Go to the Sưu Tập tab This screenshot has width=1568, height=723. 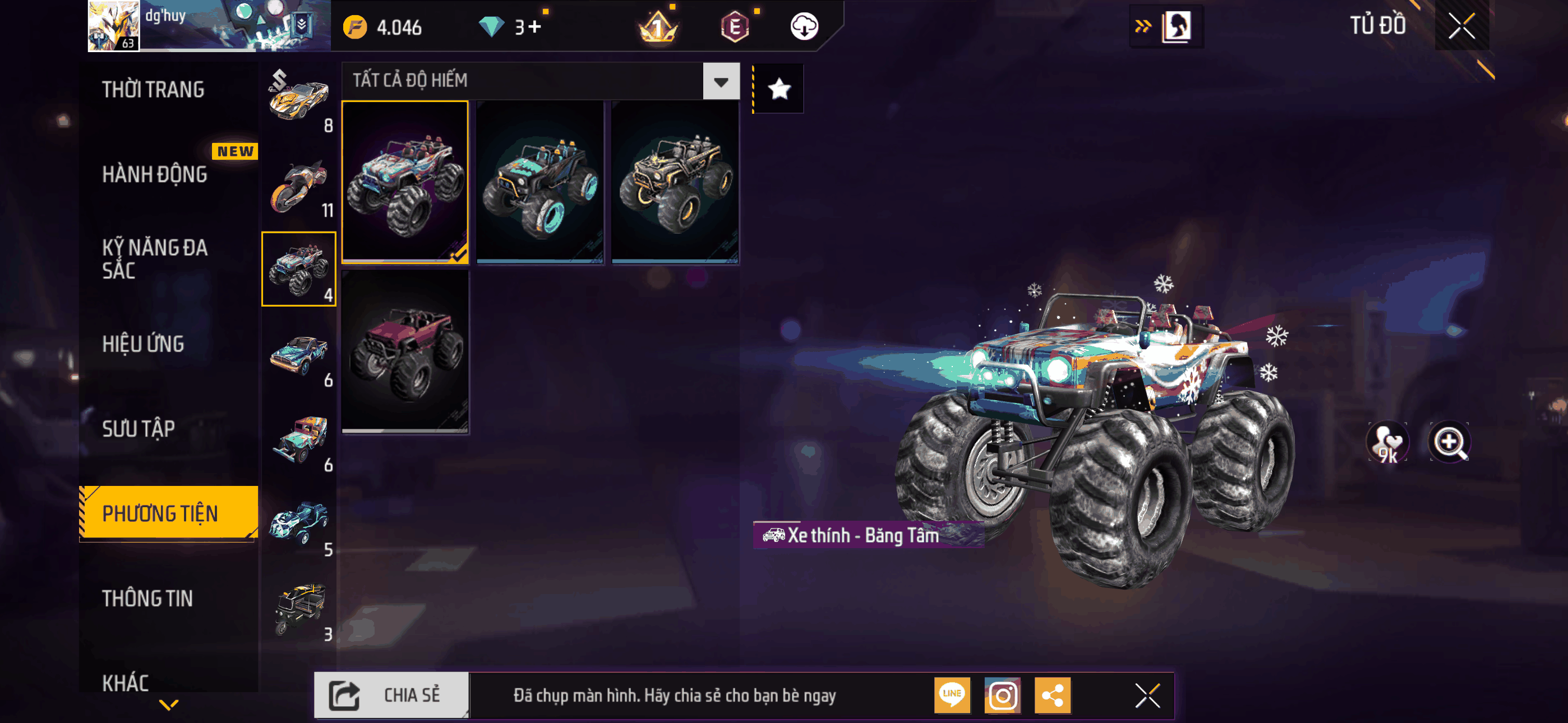[x=138, y=428]
